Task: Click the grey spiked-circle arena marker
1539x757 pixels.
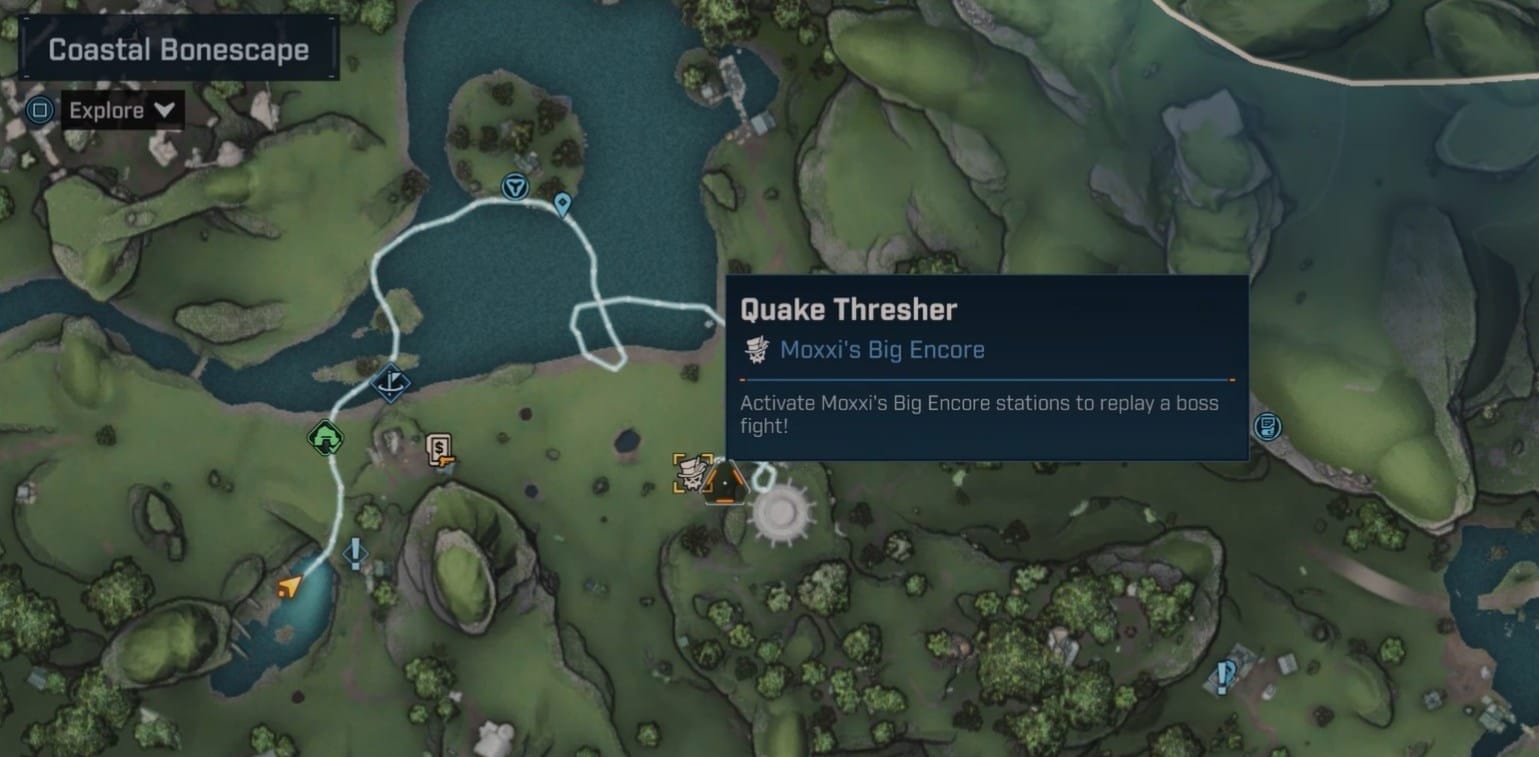Action: [781, 511]
